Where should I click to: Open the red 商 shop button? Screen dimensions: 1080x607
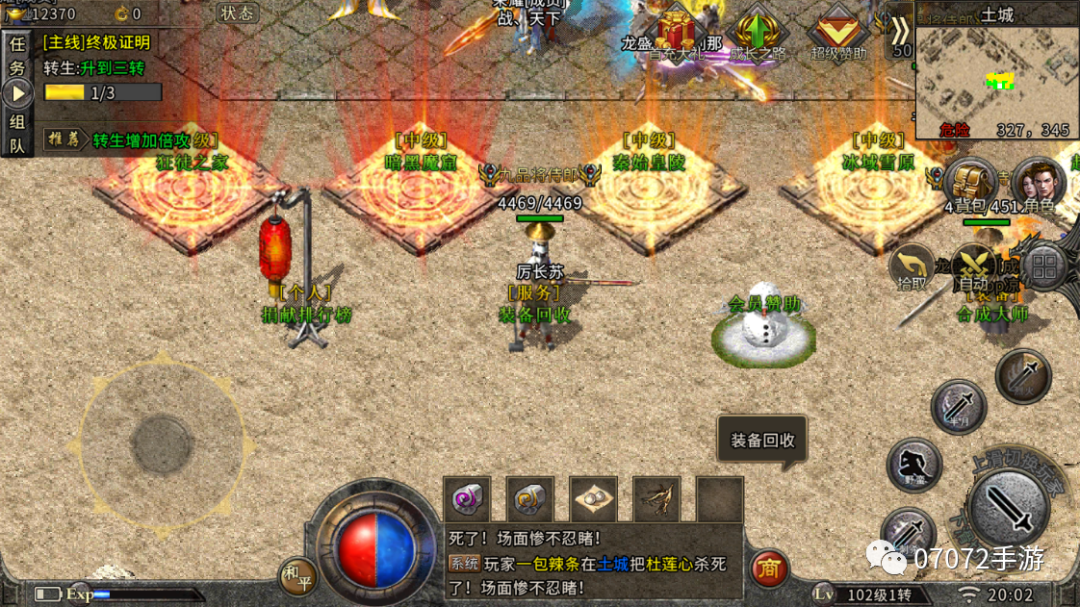[x=769, y=569]
